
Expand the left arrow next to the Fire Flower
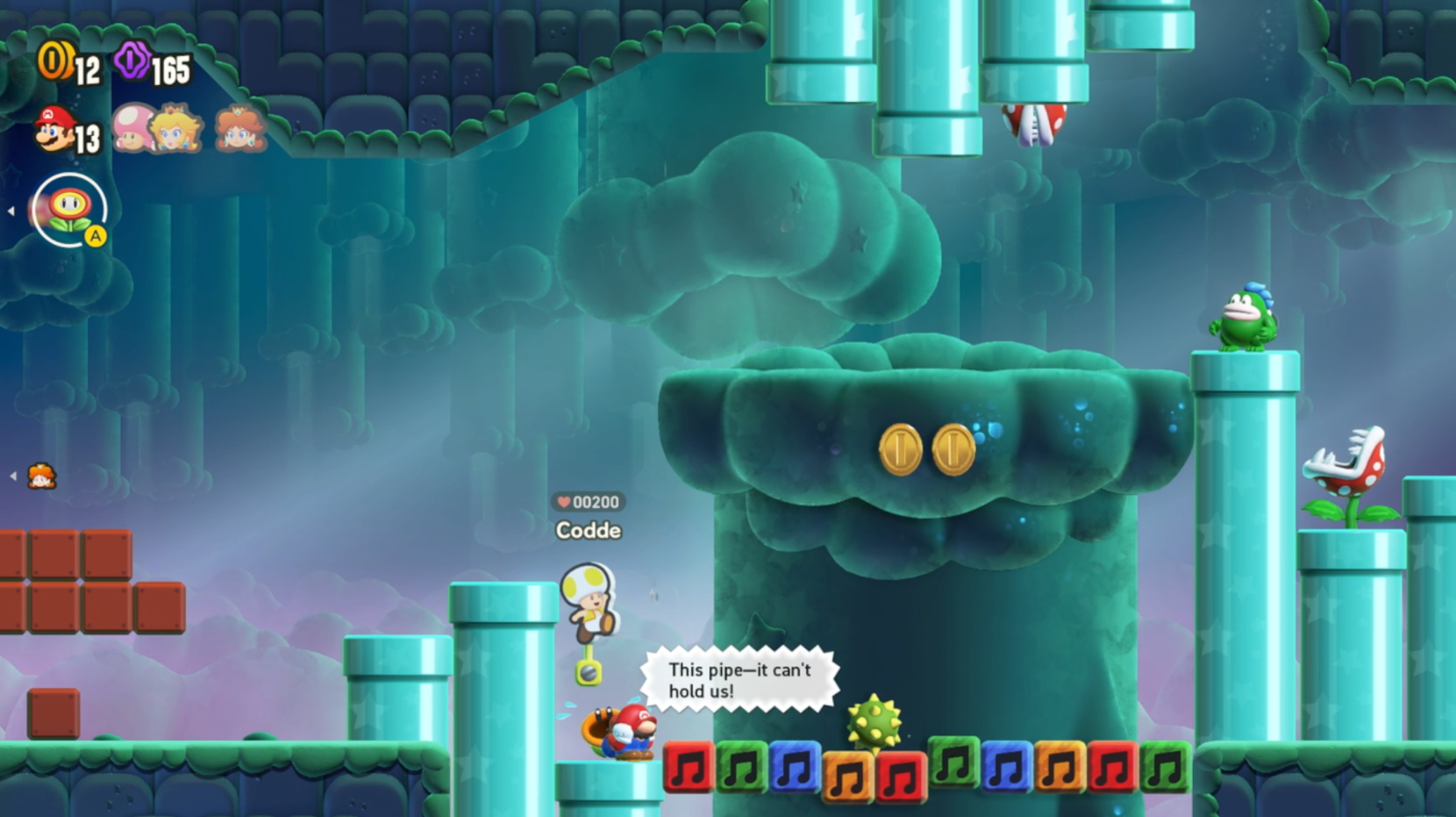point(11,210)
